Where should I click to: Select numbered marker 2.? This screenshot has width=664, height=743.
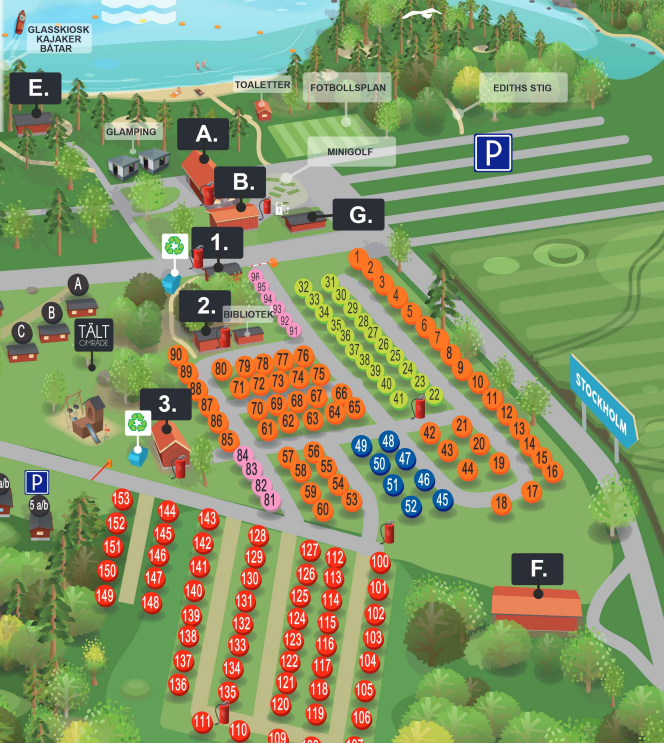[205, 305]
